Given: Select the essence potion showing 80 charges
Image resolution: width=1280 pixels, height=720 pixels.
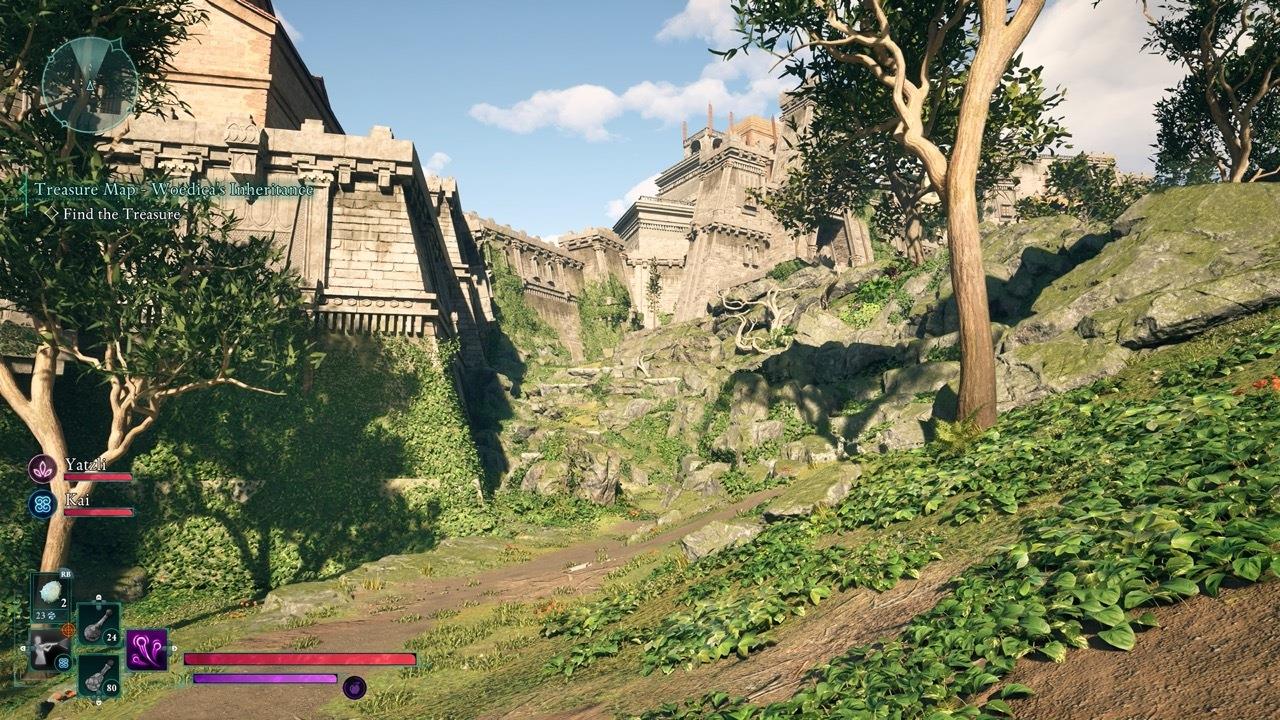Looking at the screenshot, I should (98, 676).
